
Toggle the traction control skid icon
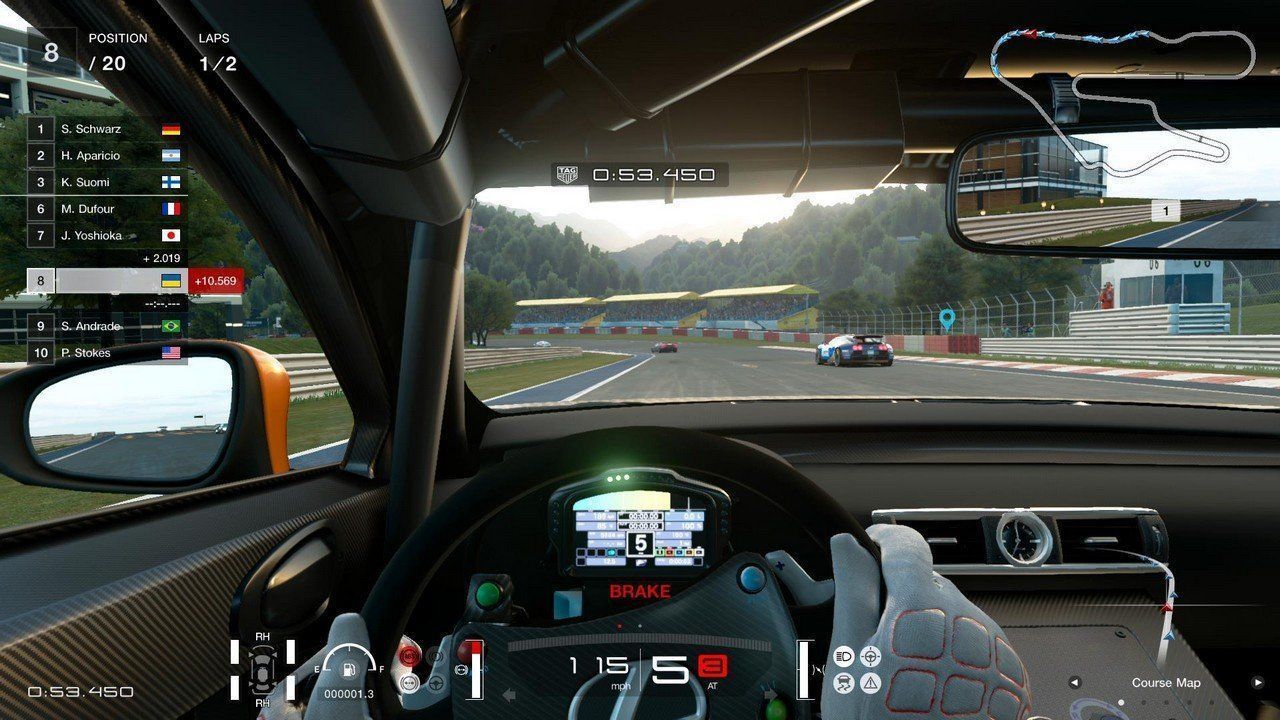coord(843,683)
